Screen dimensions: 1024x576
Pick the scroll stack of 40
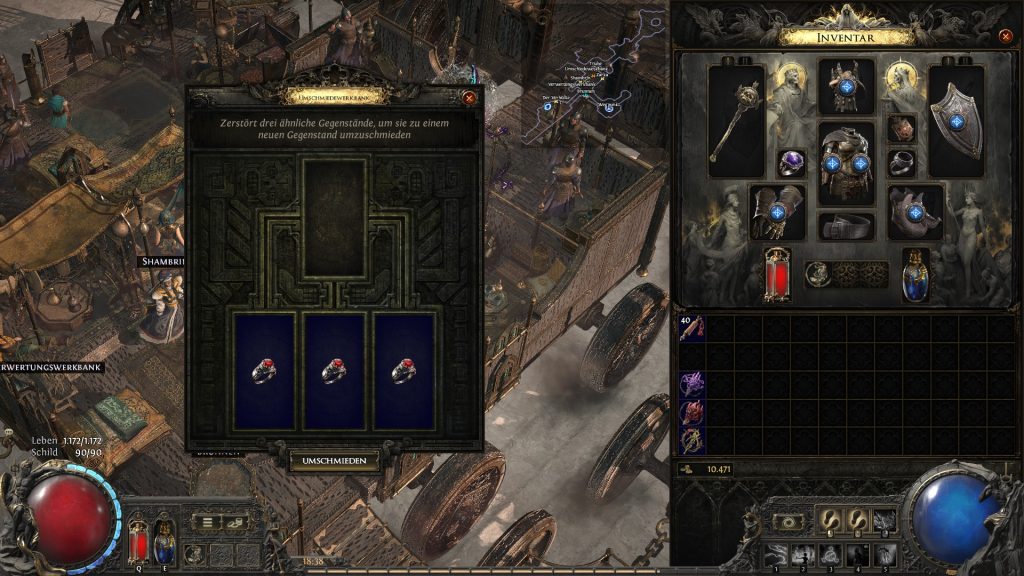[691, 327]
